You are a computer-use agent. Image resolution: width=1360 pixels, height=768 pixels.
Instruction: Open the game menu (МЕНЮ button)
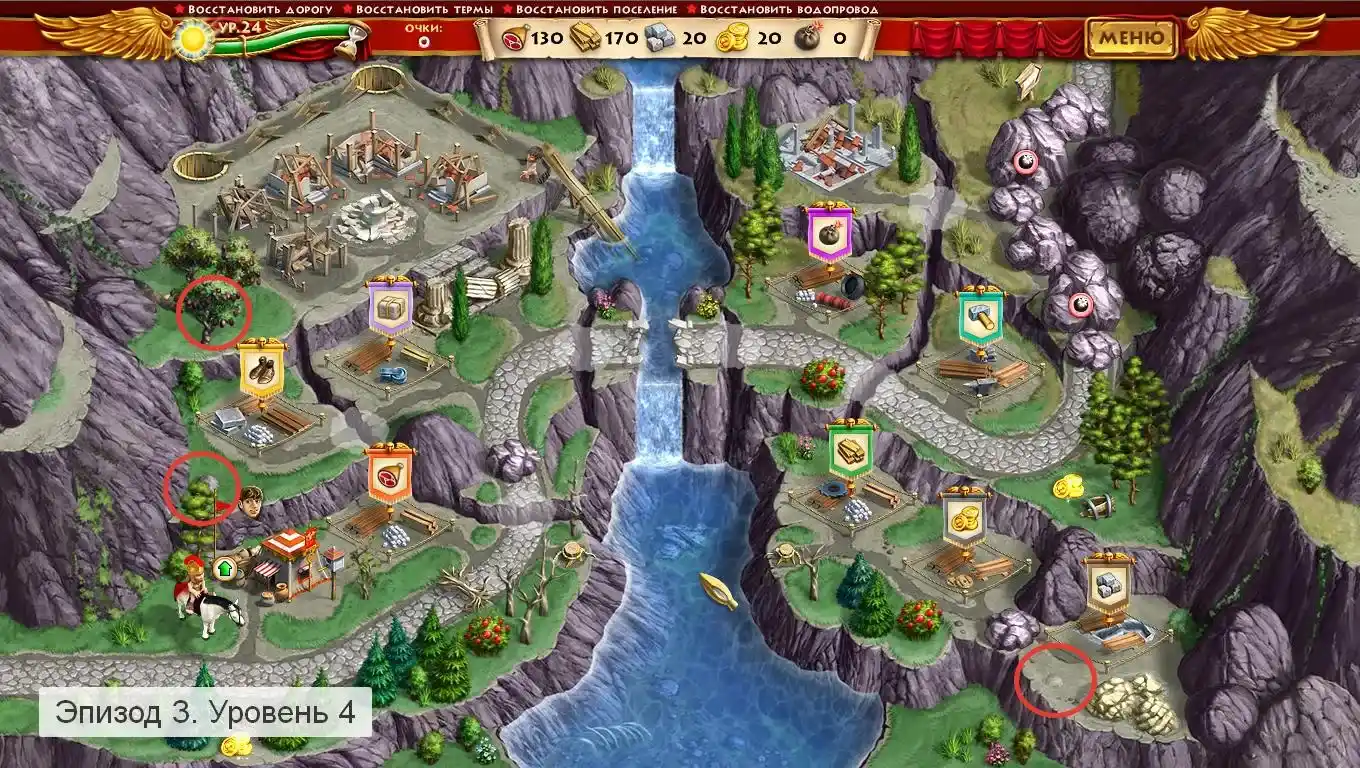coord(1131,38)
